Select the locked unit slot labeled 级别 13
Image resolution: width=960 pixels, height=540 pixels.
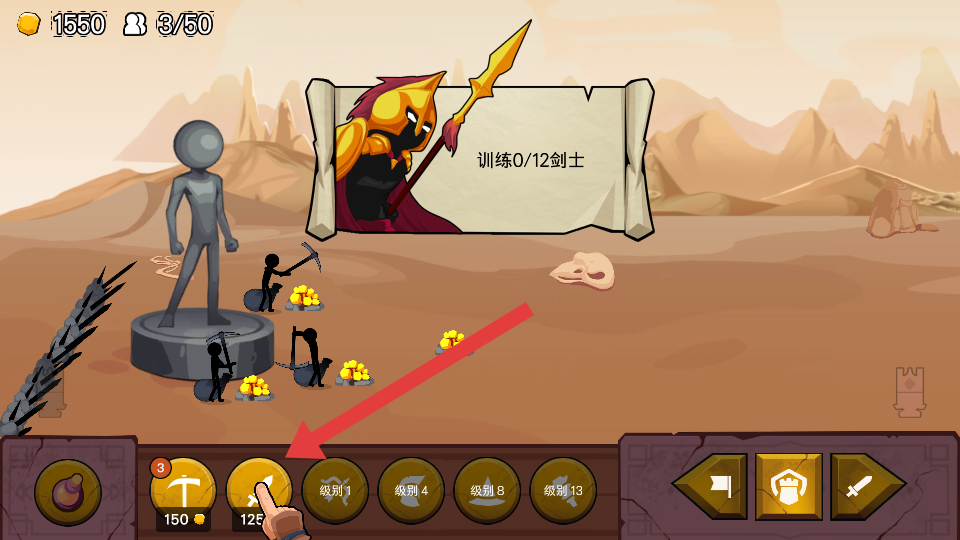(563, 490)
